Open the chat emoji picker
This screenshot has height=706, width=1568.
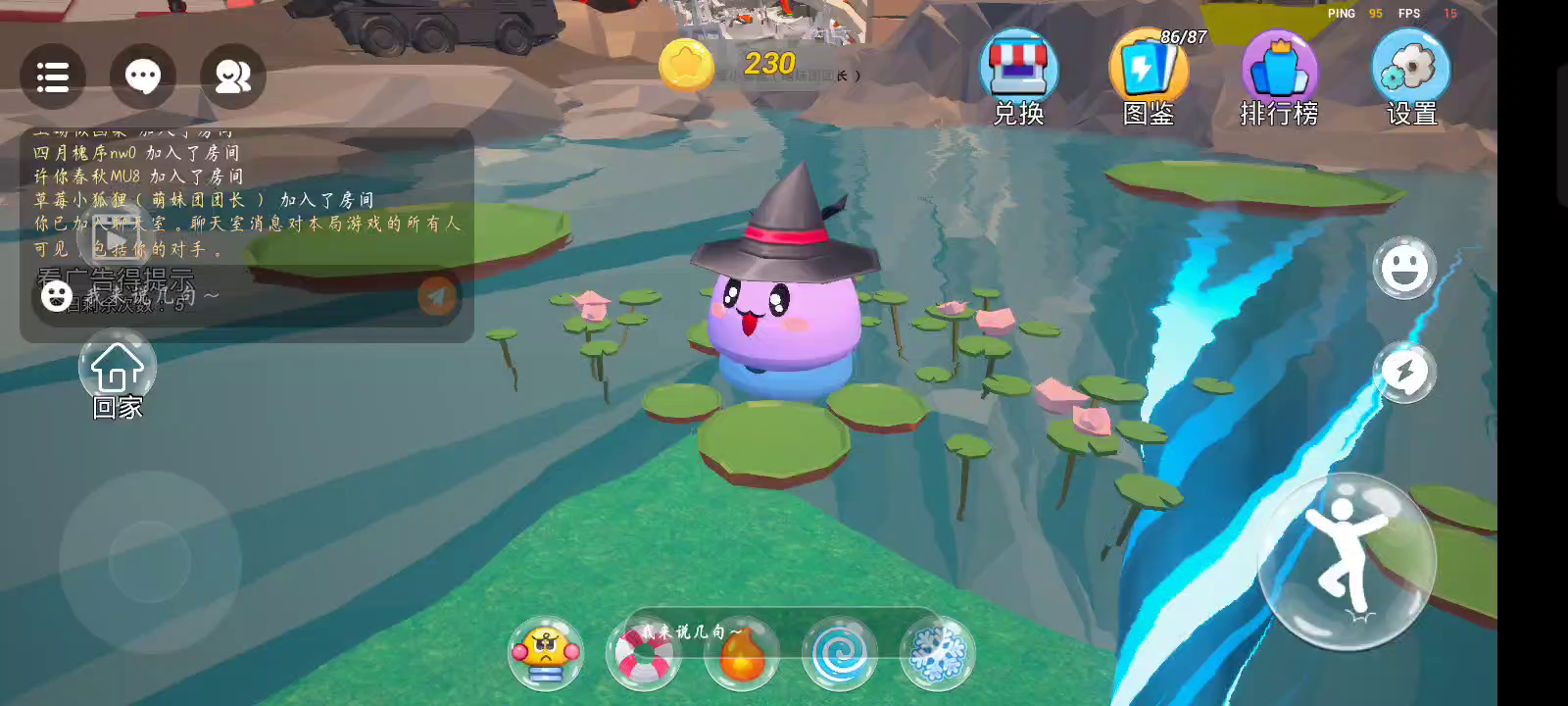56,295
